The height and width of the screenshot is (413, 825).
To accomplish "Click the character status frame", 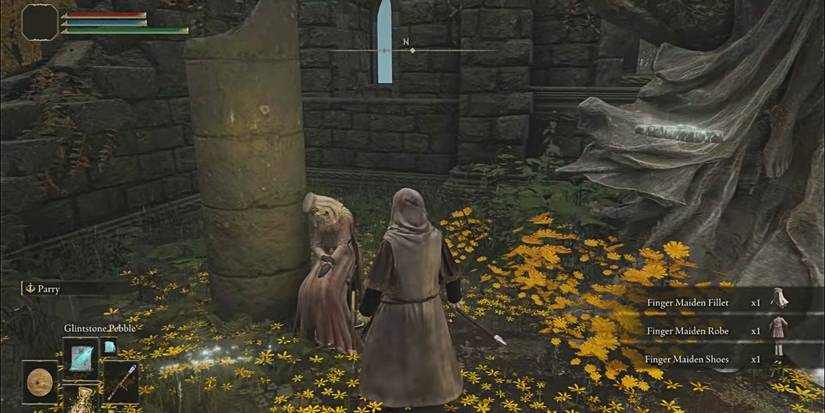I will [40, 21].
